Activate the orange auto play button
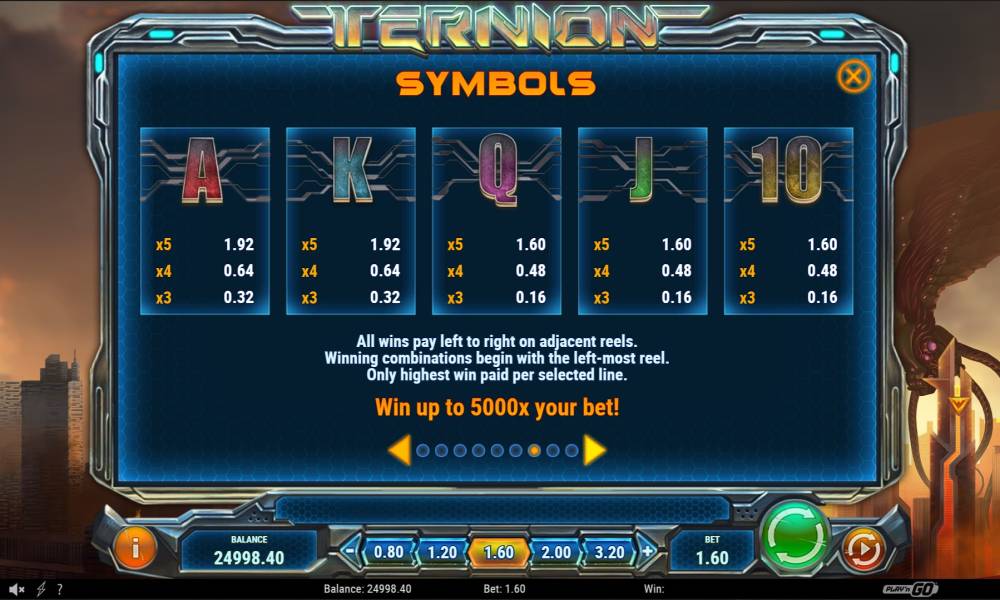Viewport: 1000px width, 600px height. pyautogui.click(x=860, y=548)
